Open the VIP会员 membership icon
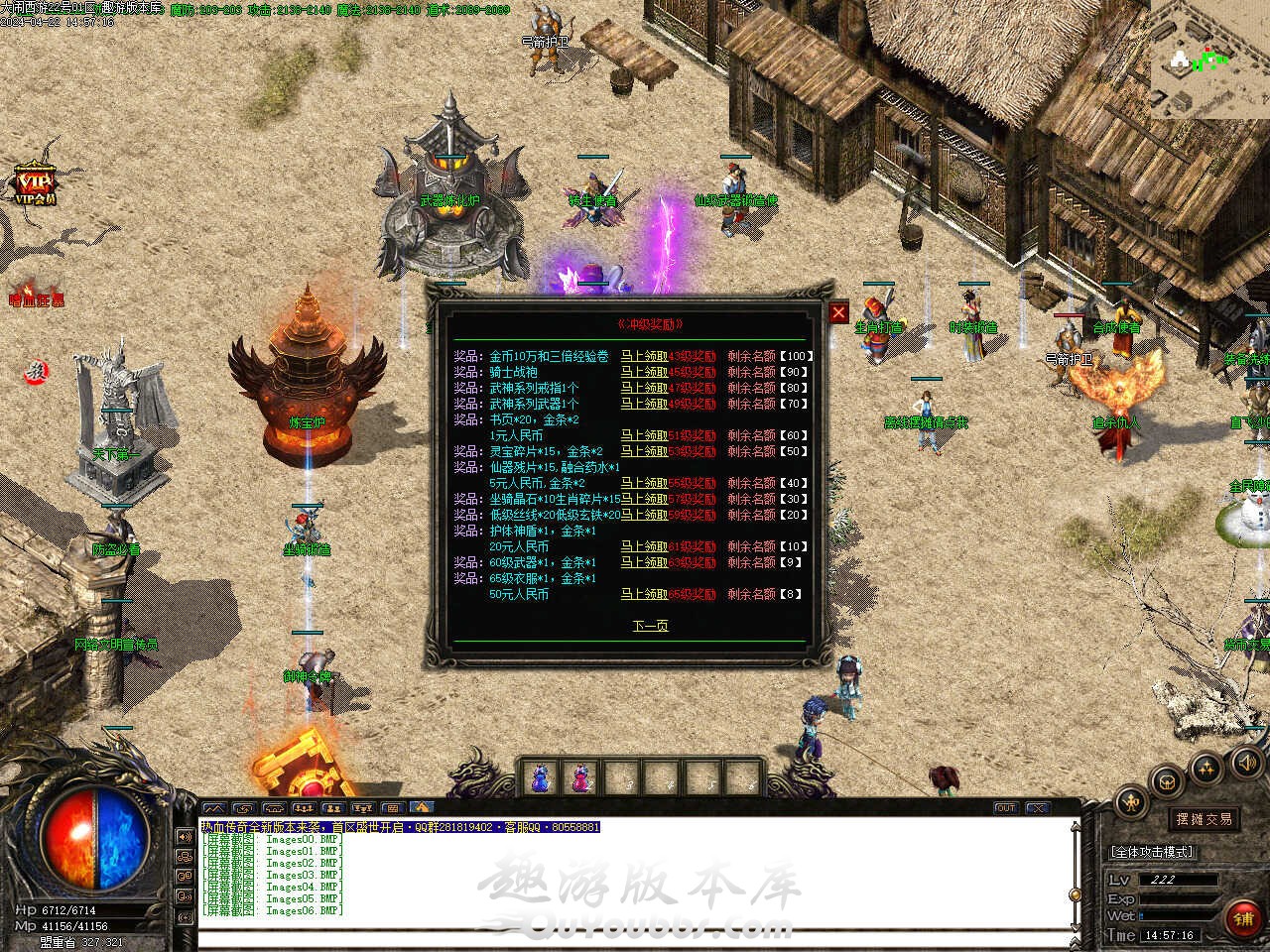 tap(35, 184)
